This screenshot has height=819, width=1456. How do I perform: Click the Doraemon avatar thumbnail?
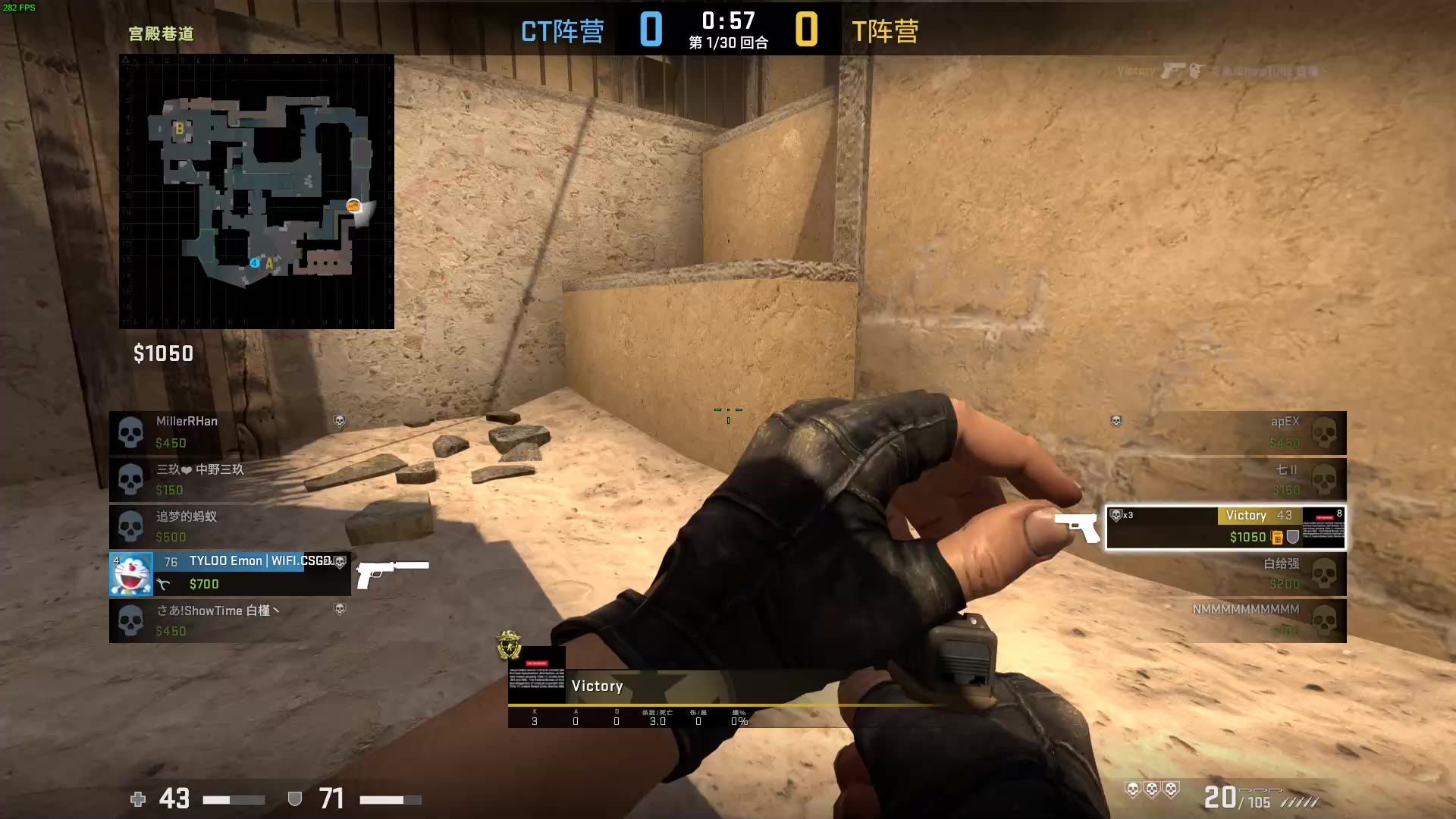[x=131, y=573]
